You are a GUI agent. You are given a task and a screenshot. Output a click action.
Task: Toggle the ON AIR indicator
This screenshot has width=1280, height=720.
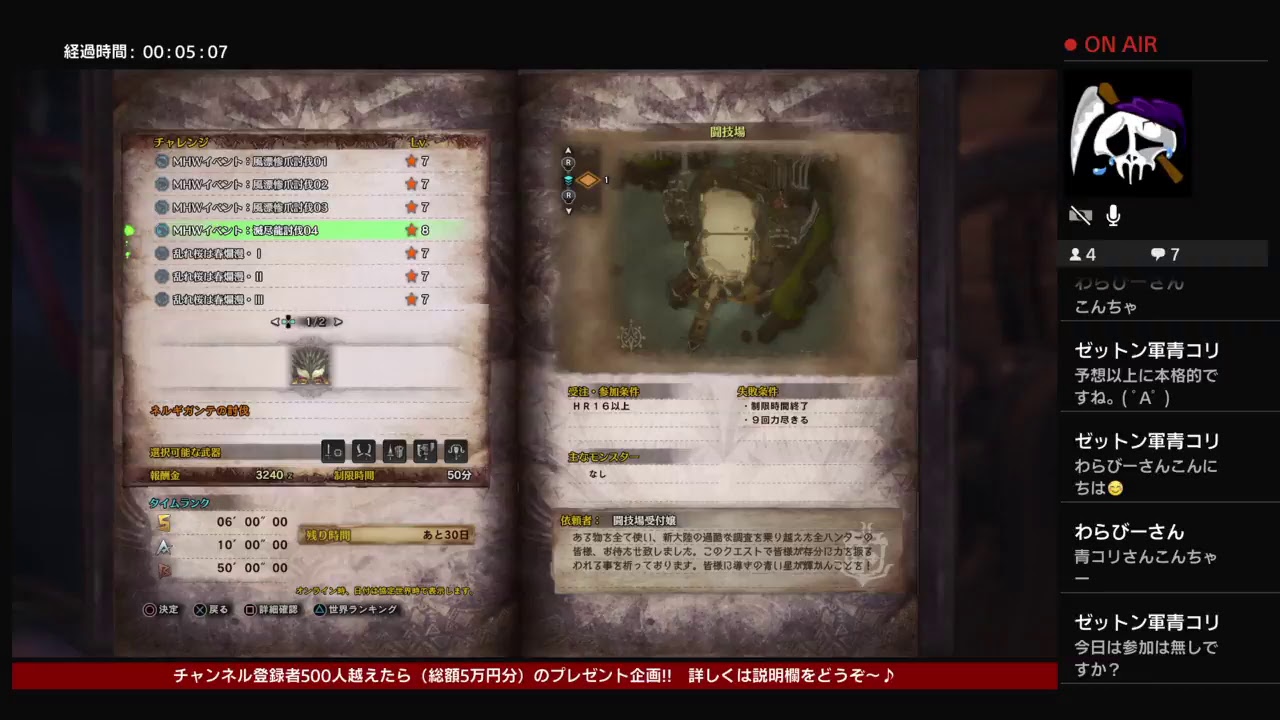tap(1113, 44)
